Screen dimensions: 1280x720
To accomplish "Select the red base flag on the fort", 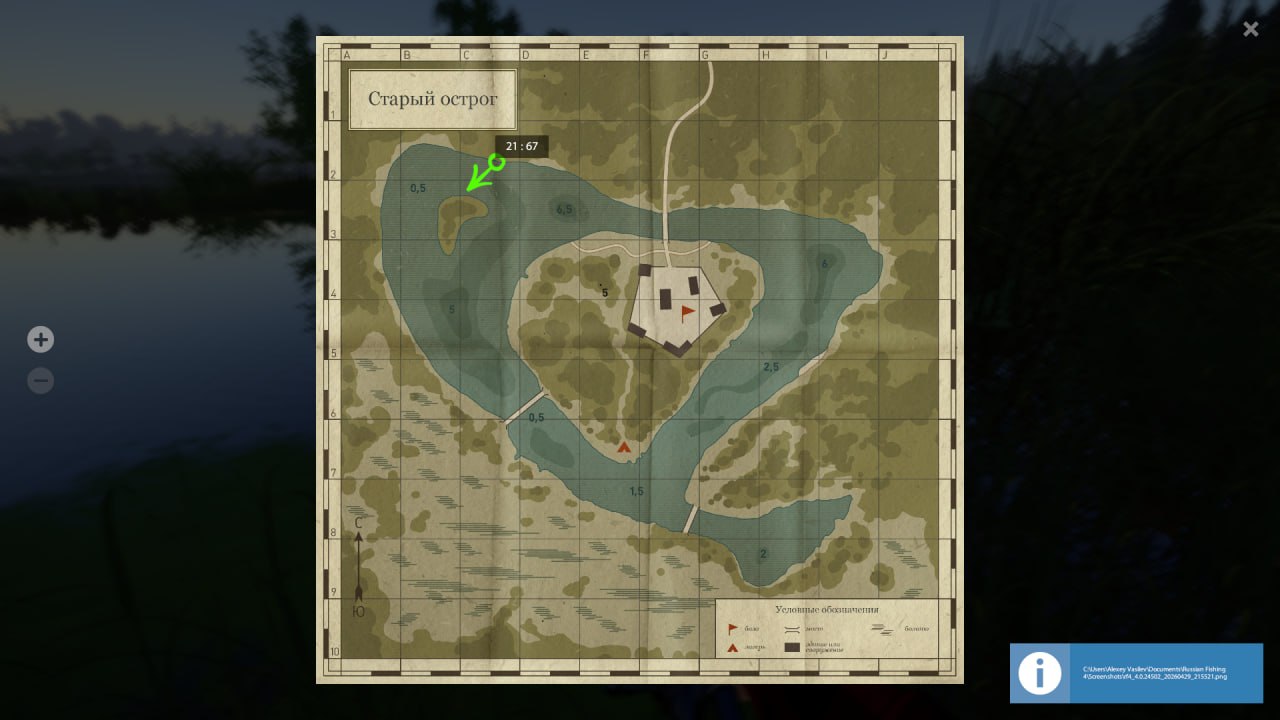I will tap(686, 311).
